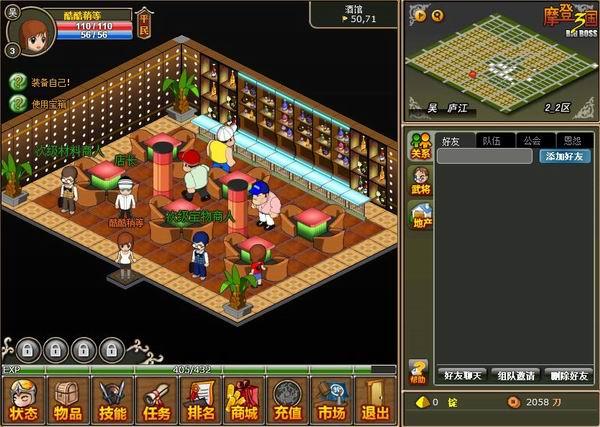Open the 市场 market
600x427 pixels.
(x=332, y=401)
